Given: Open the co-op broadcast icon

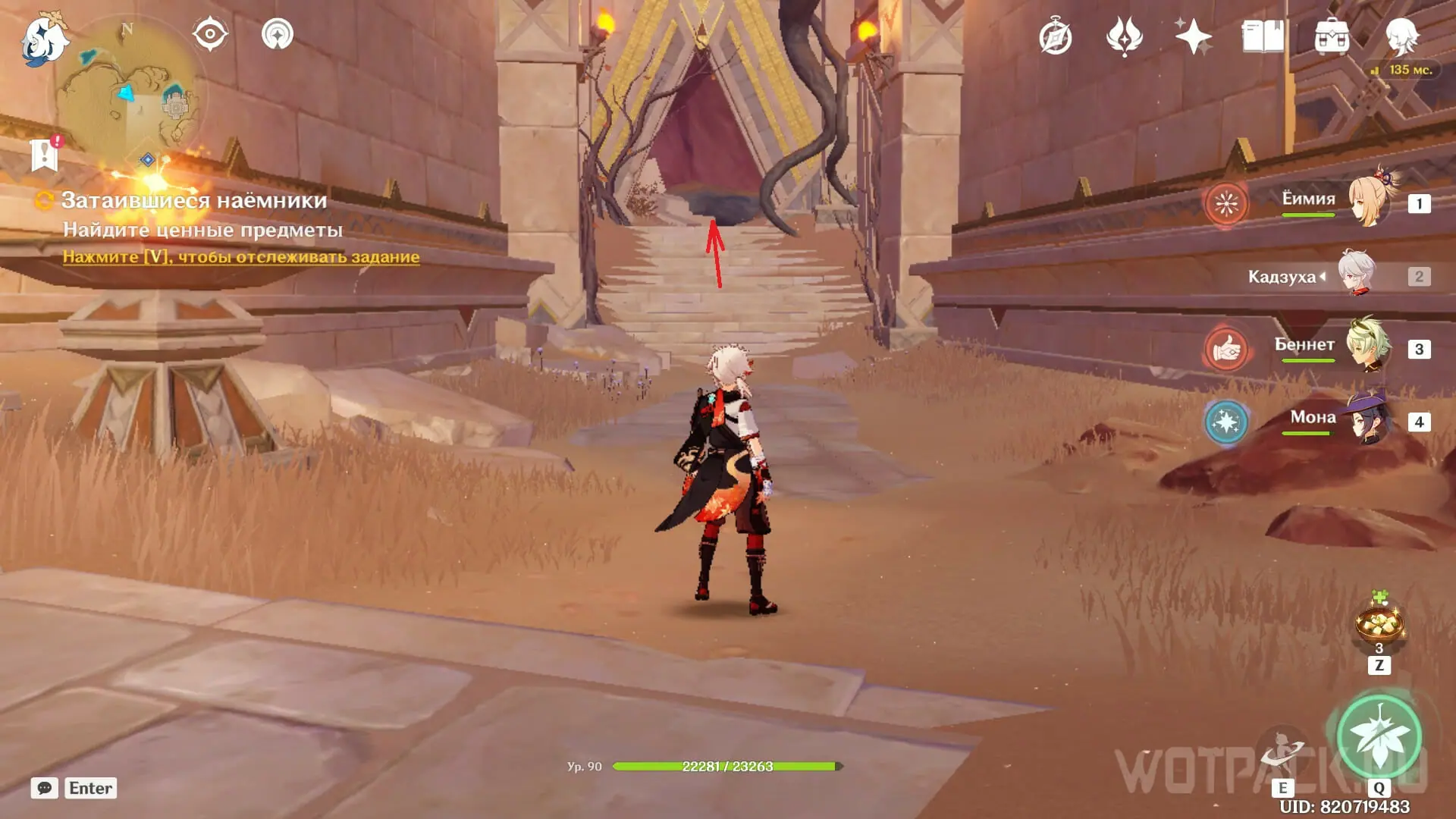Looking at the screenshot, I should [x=278, y=34].
